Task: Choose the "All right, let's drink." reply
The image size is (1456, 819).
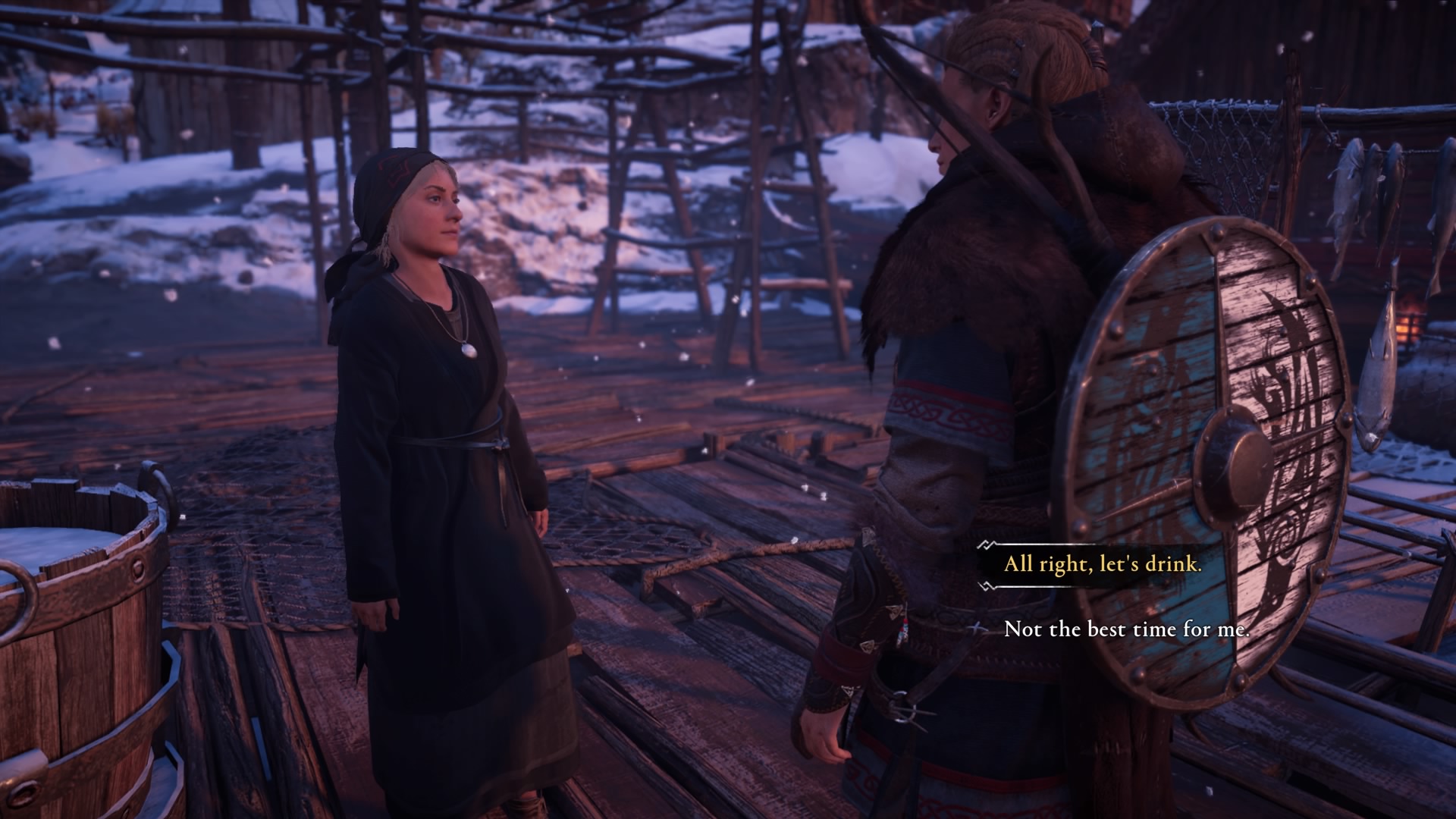Action: [1103, 564]
